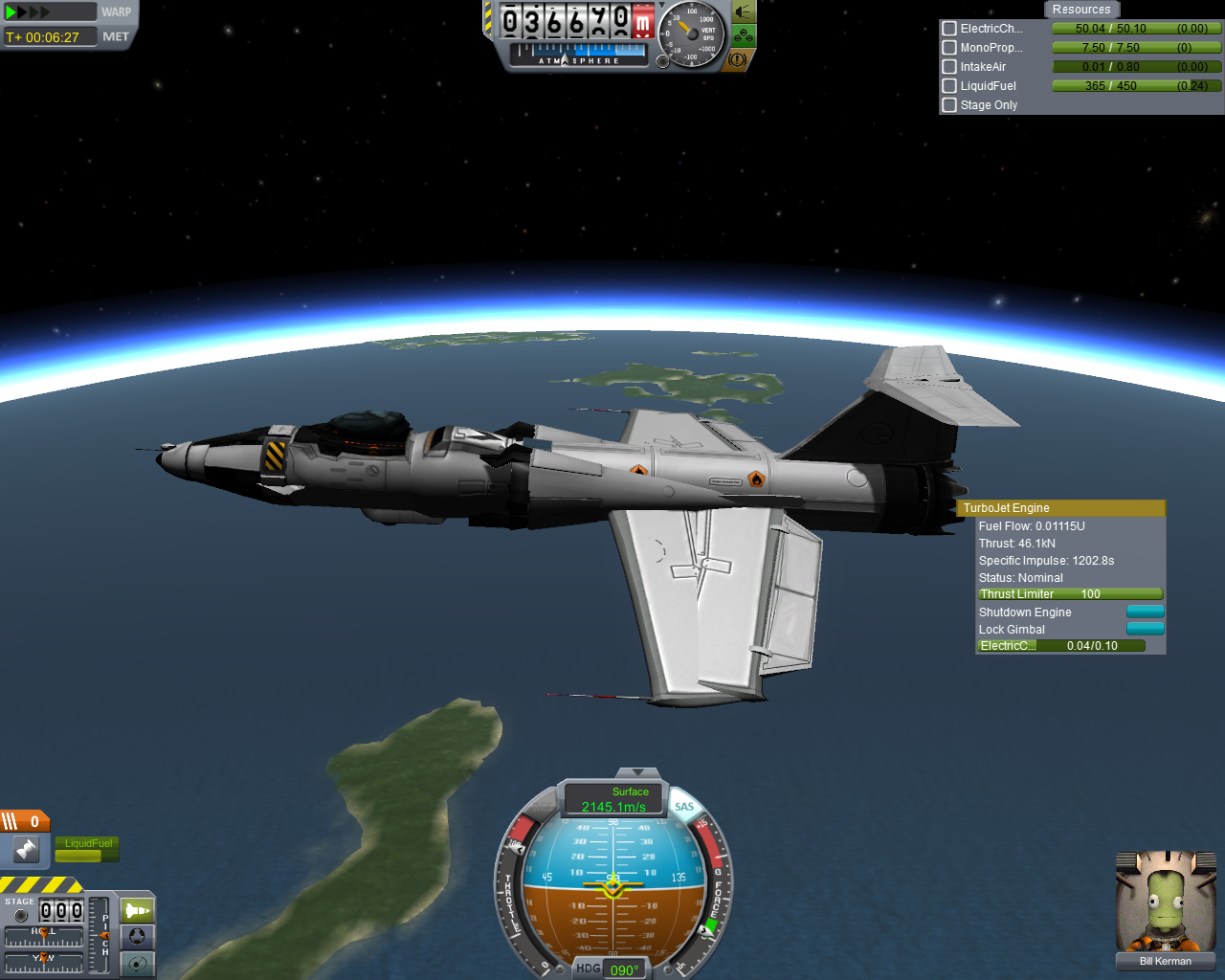The height and width of the screenshot is (980, 1225).
Task: Toggle the Lock Gimbal button
Action: tap(1145, 630)
